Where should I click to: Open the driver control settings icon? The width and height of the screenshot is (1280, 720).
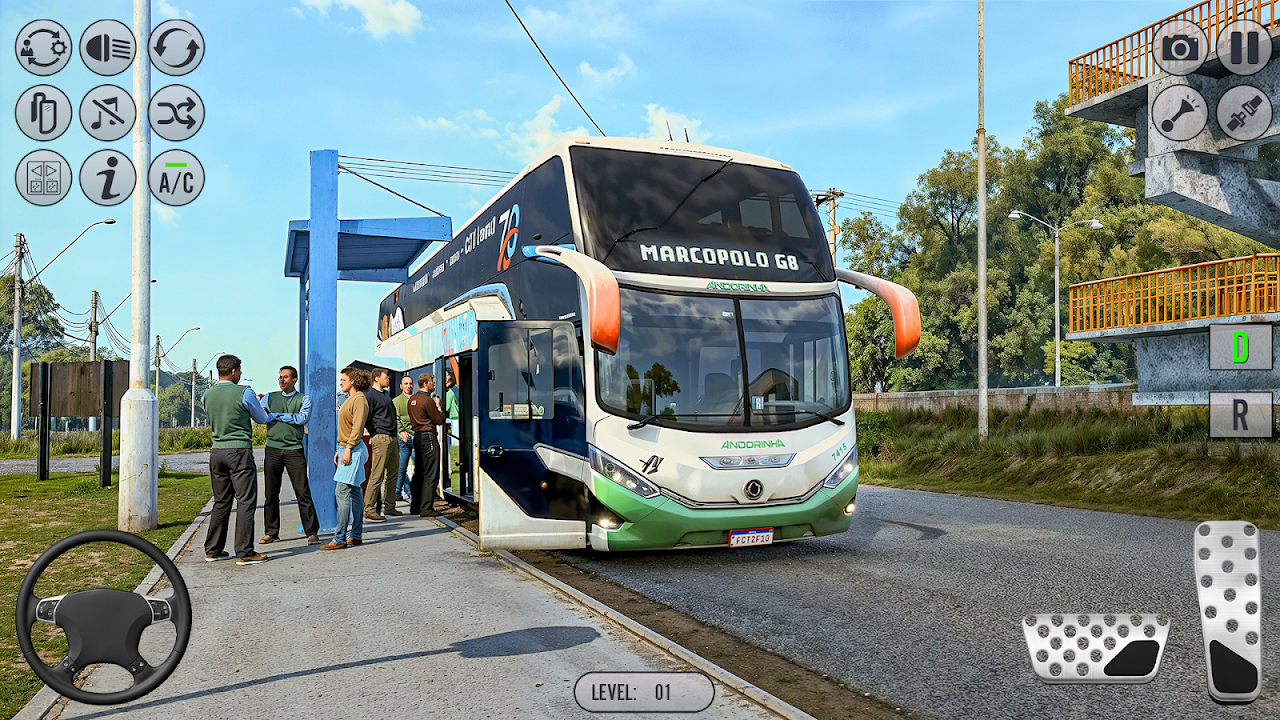point(43,48)
